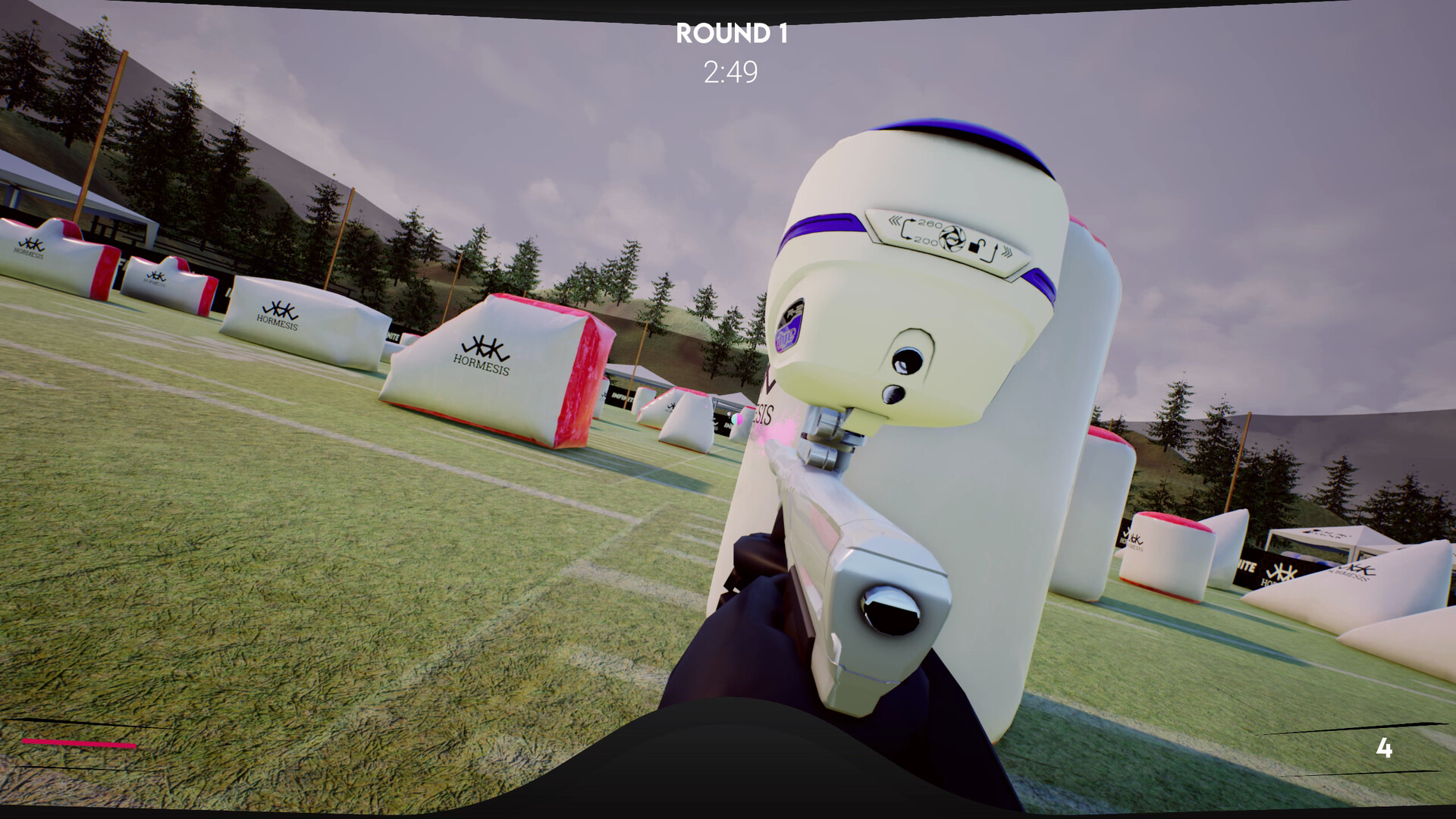This screenshot has height=819, width=1456.
Task: Select the Hormesis logo on the center bunker
Action: pyautogui.click(x=484, y=353)
